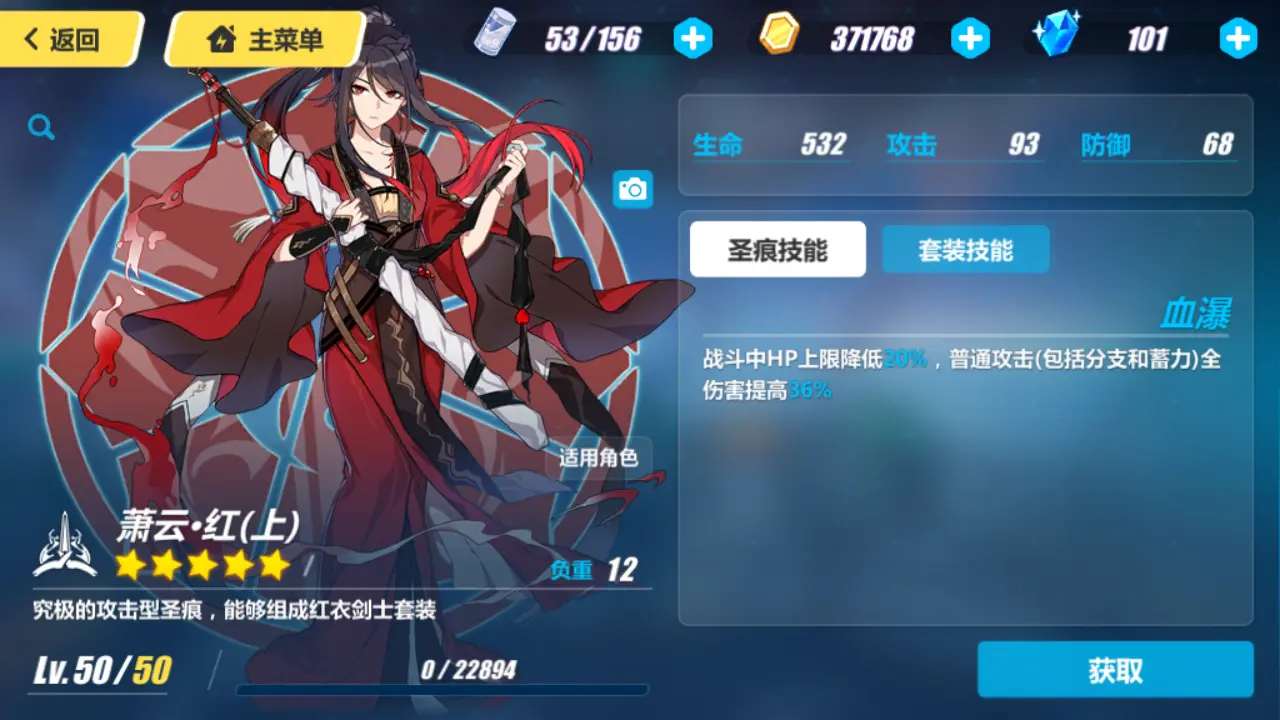
Task: Select the 圣痕技能 tab
Action: [778, 249]
